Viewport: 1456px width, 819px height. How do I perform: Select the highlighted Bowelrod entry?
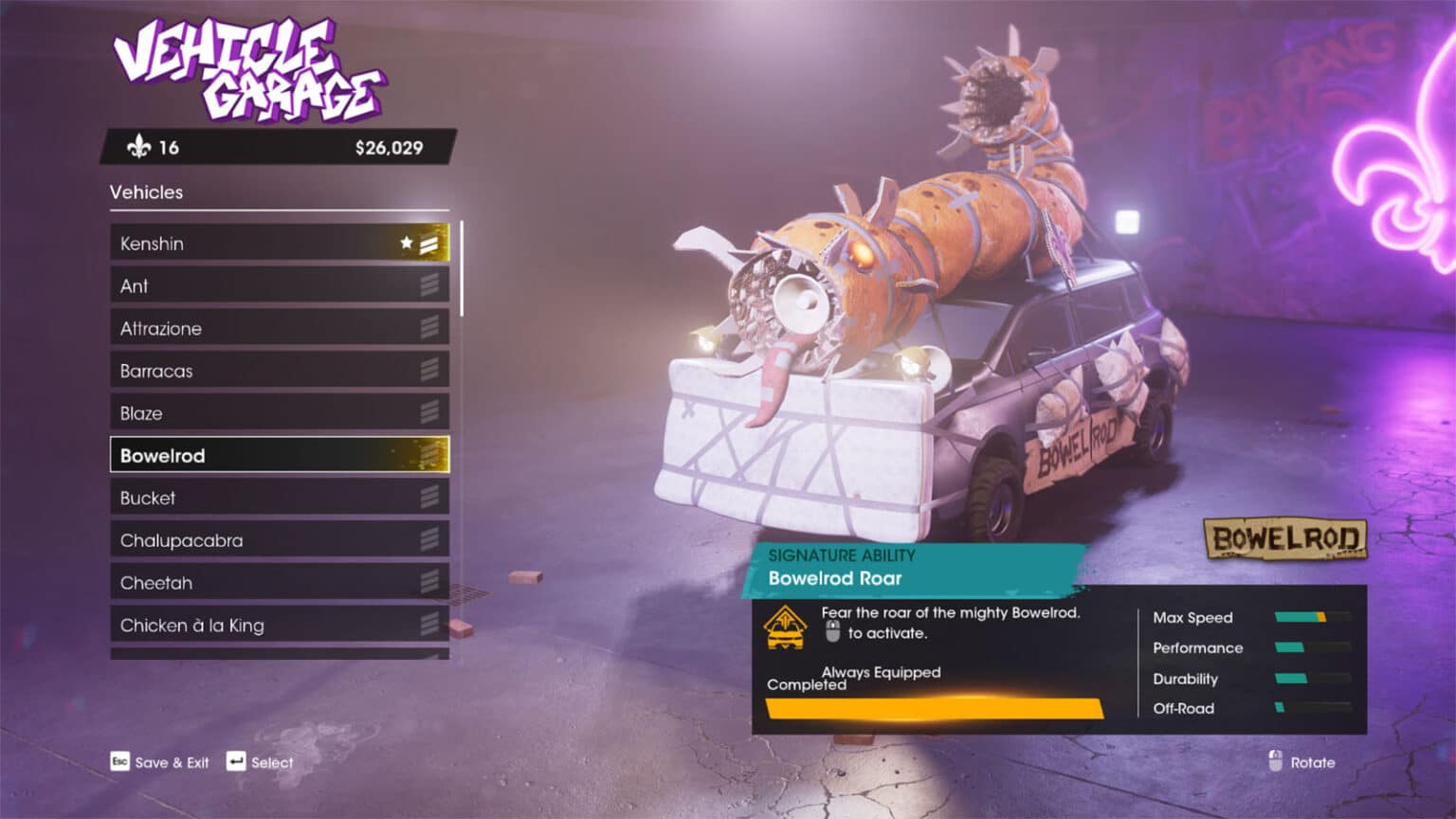279,456
